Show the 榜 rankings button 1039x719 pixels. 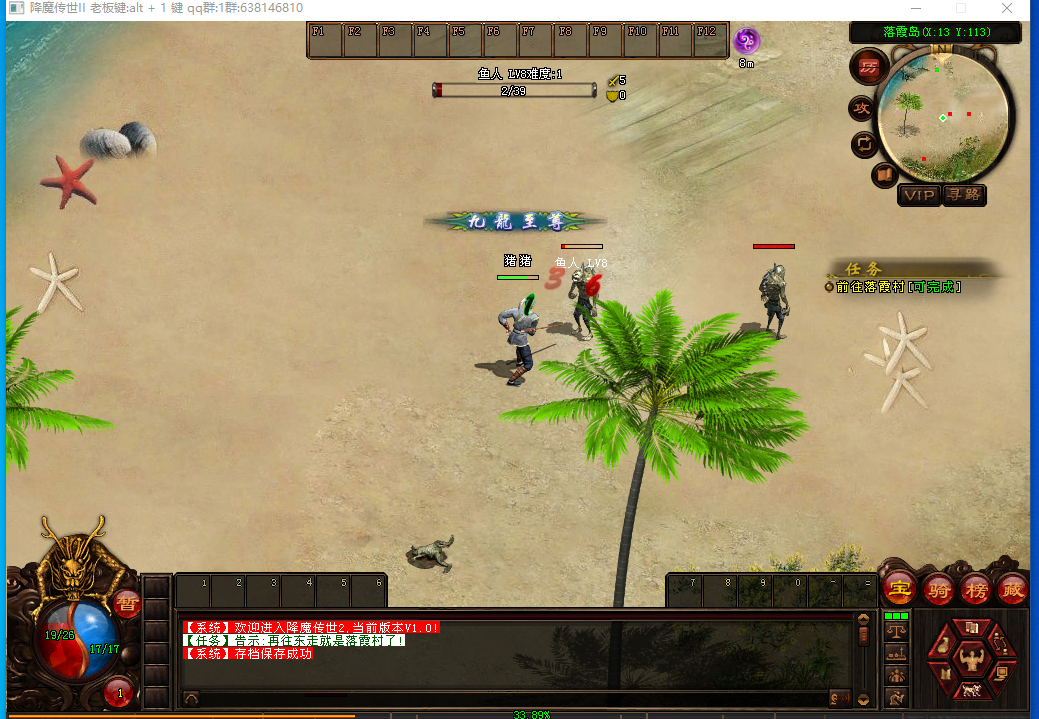[x=975, y=589]
